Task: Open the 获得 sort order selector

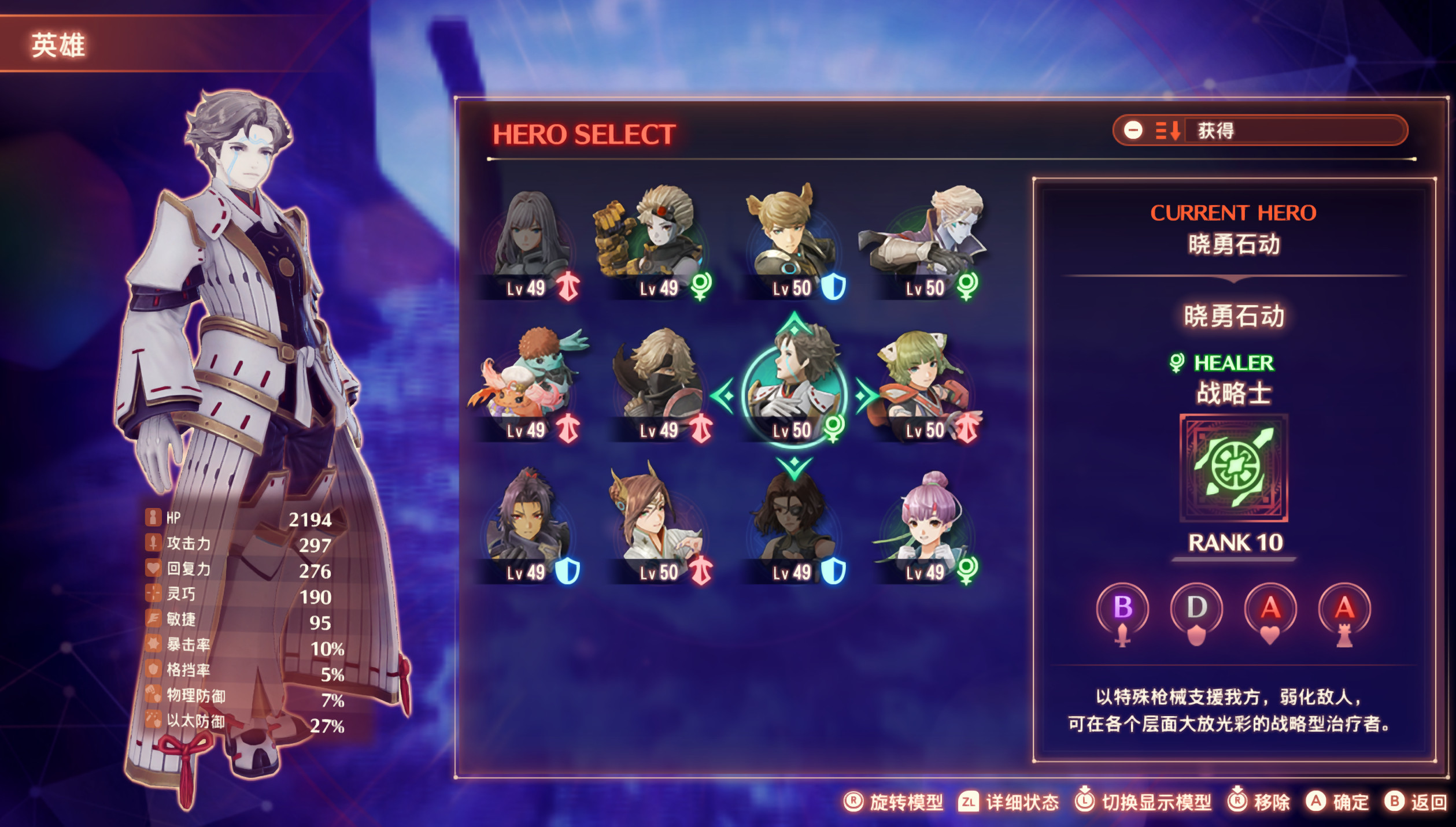Action: pyautogui.click(x=1259, y=131)
